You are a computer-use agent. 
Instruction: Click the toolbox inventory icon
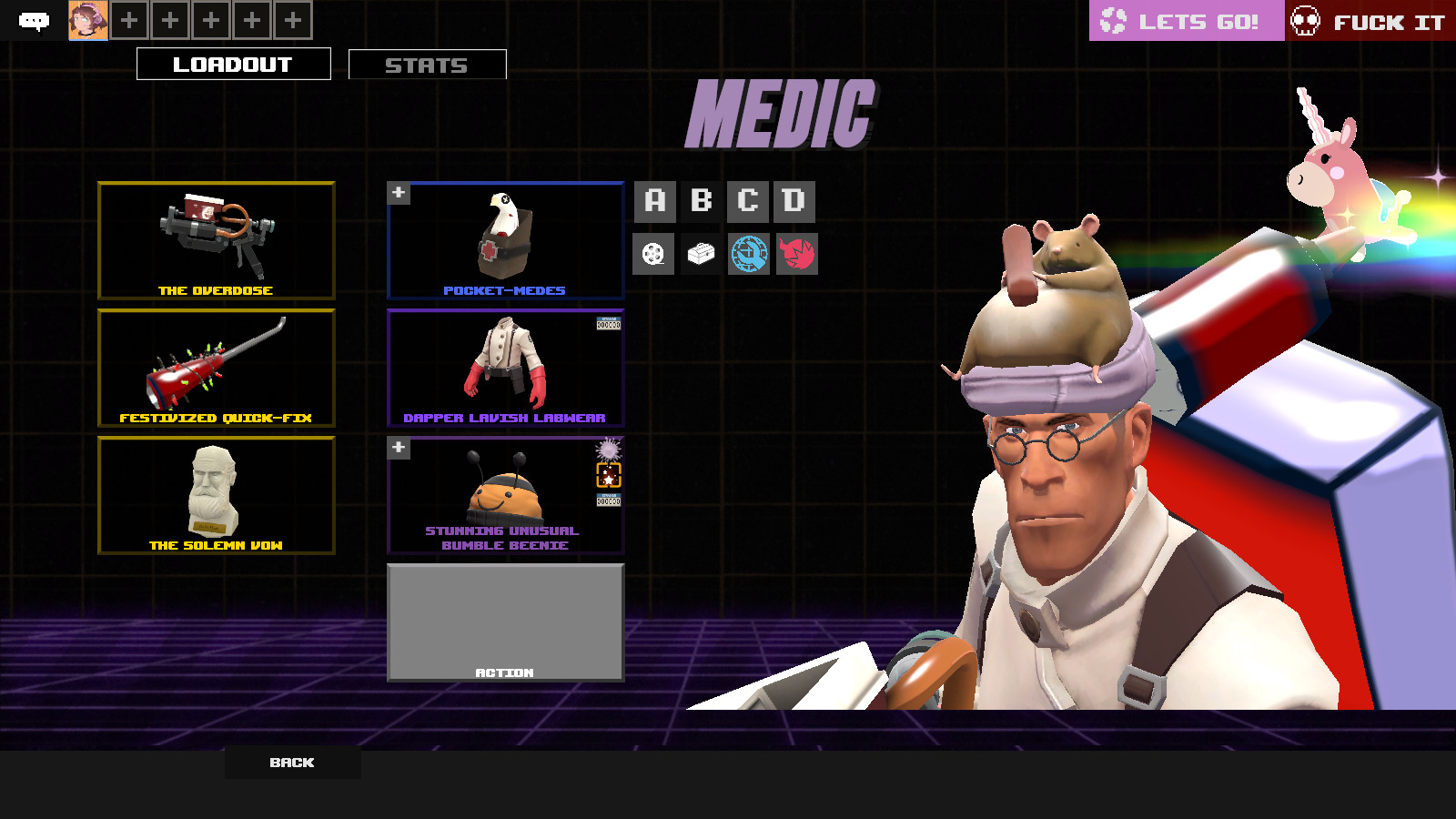click(x=703, y=254)
